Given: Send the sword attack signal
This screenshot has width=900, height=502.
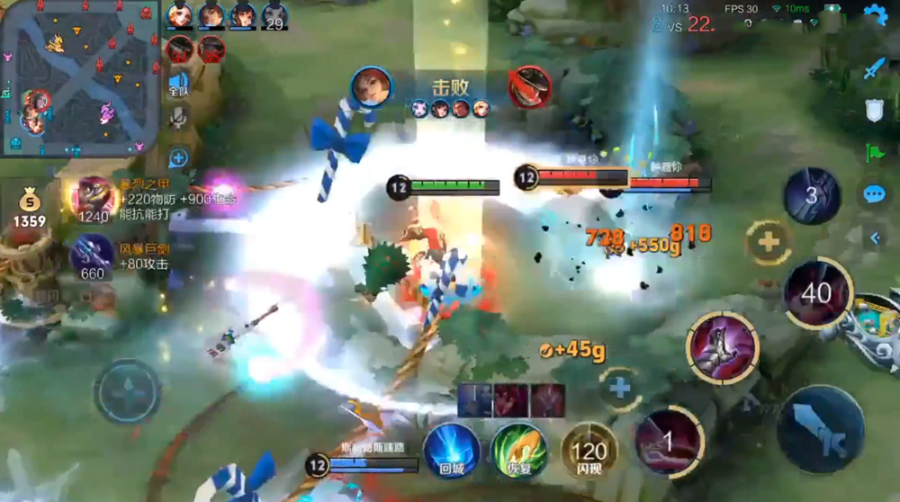Looking at the screenshot, I should [x=875, y=68].
